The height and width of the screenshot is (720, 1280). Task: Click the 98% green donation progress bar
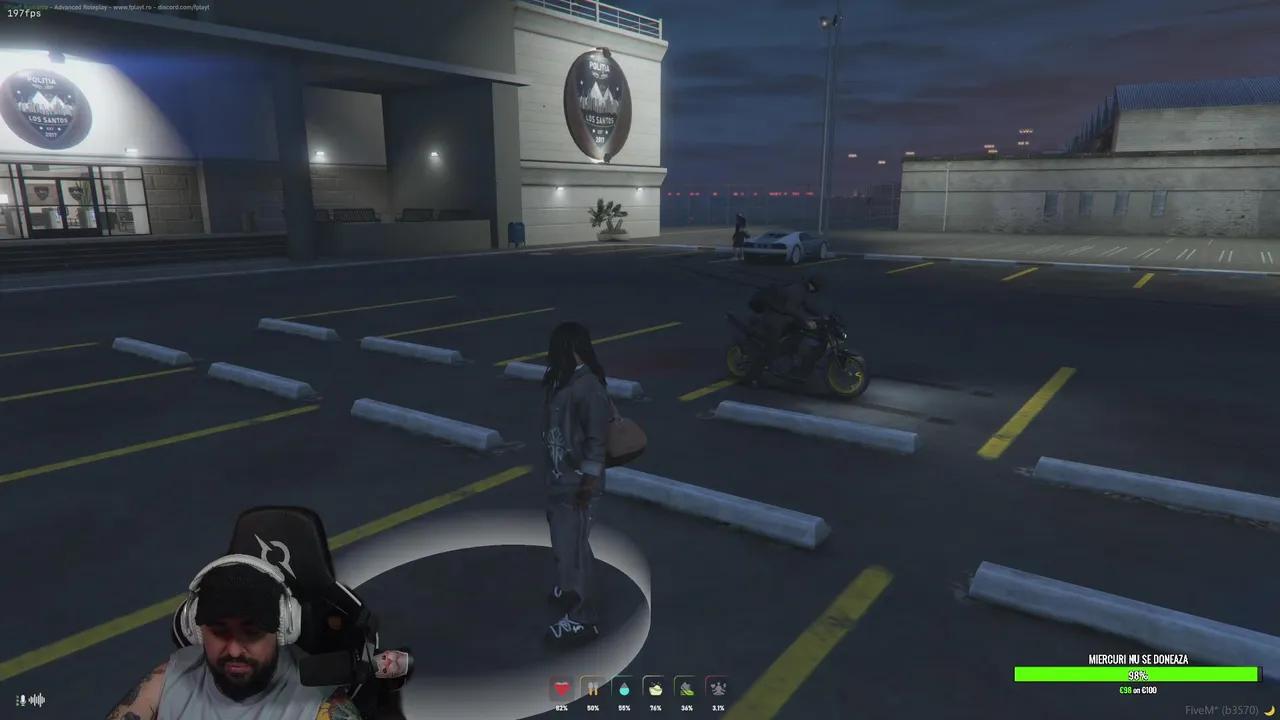[x=1137, y=674]
